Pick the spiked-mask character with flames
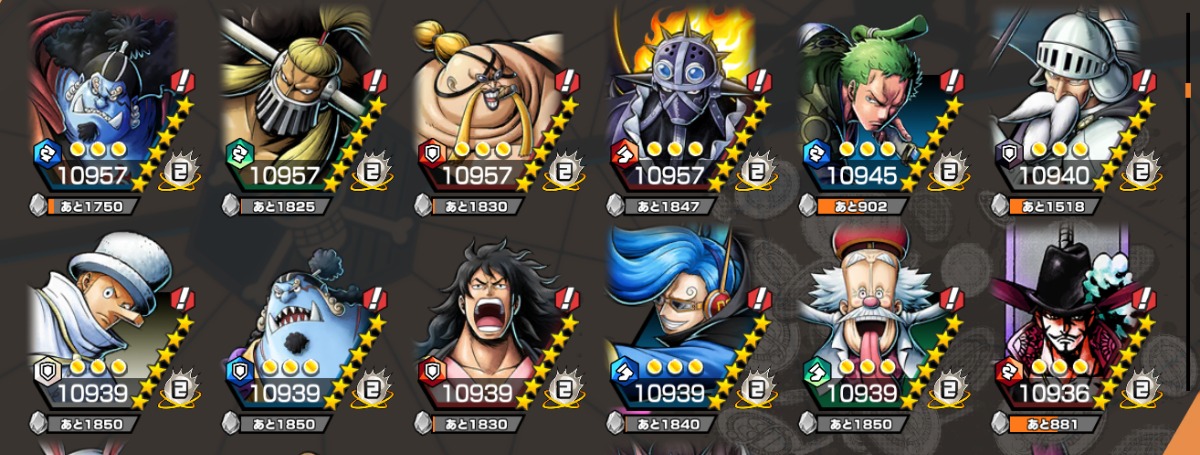This screenshot has height=455, width=1200. [683, 100]
